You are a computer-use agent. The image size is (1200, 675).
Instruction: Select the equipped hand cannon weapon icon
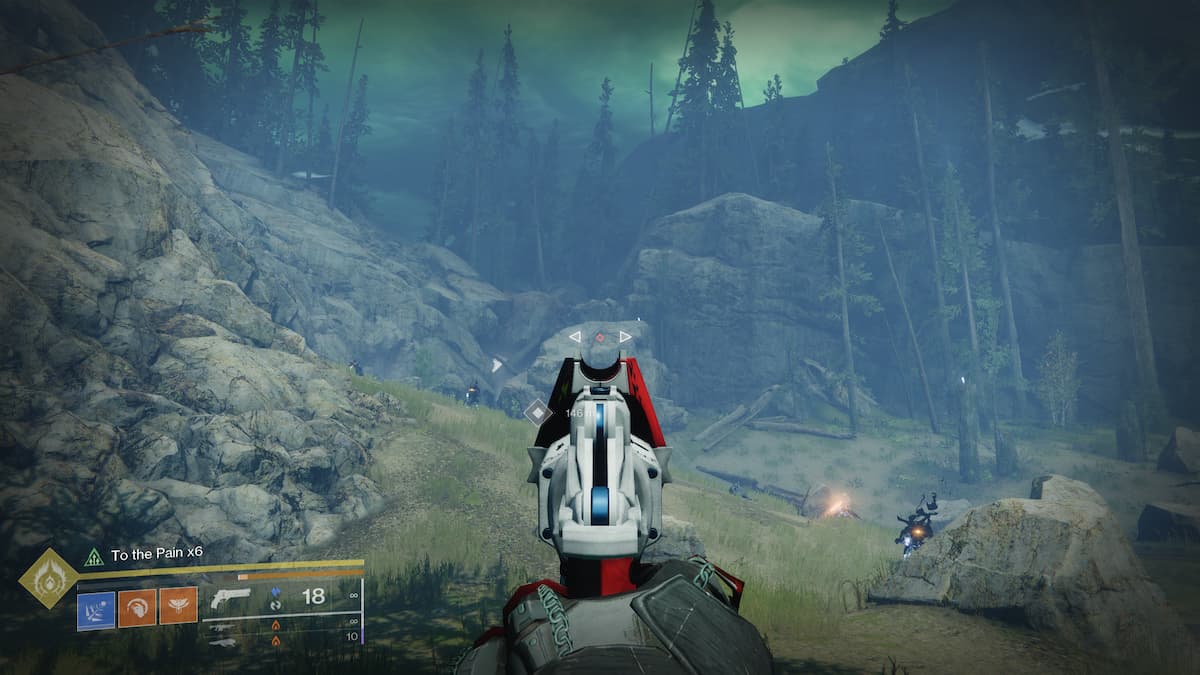(x=230, y=598)
